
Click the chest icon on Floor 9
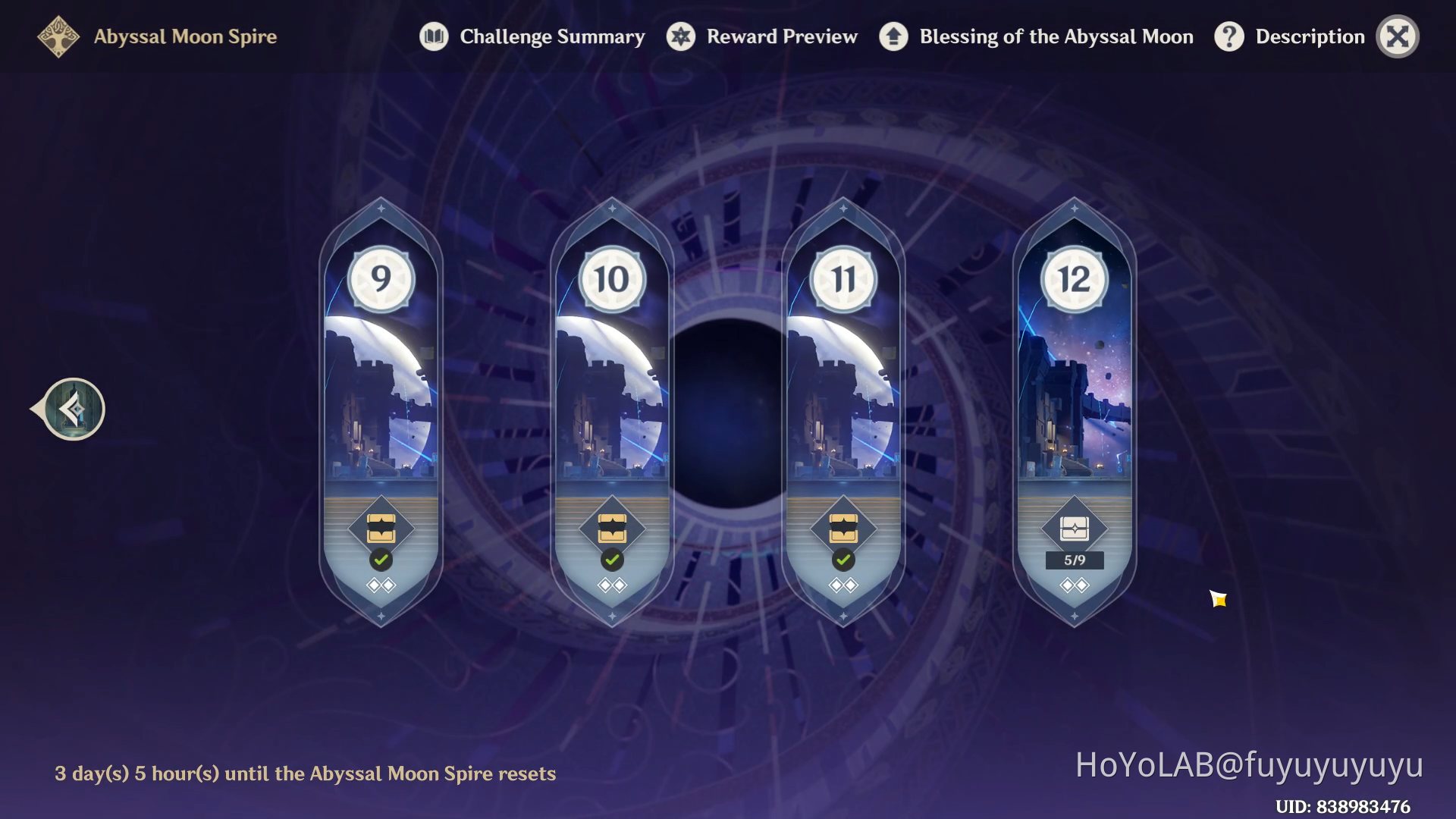click(x=381, y=529)
